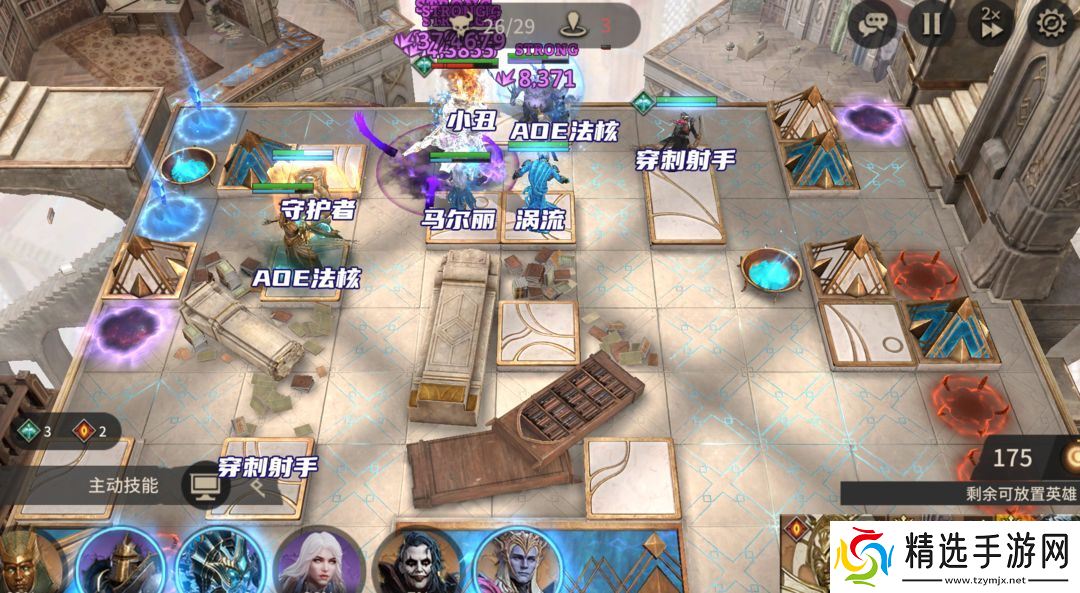This screenshot has height=593, width=1080.
Task: Pause the battle
Action: pyautogui.click(x=932, y=24)
